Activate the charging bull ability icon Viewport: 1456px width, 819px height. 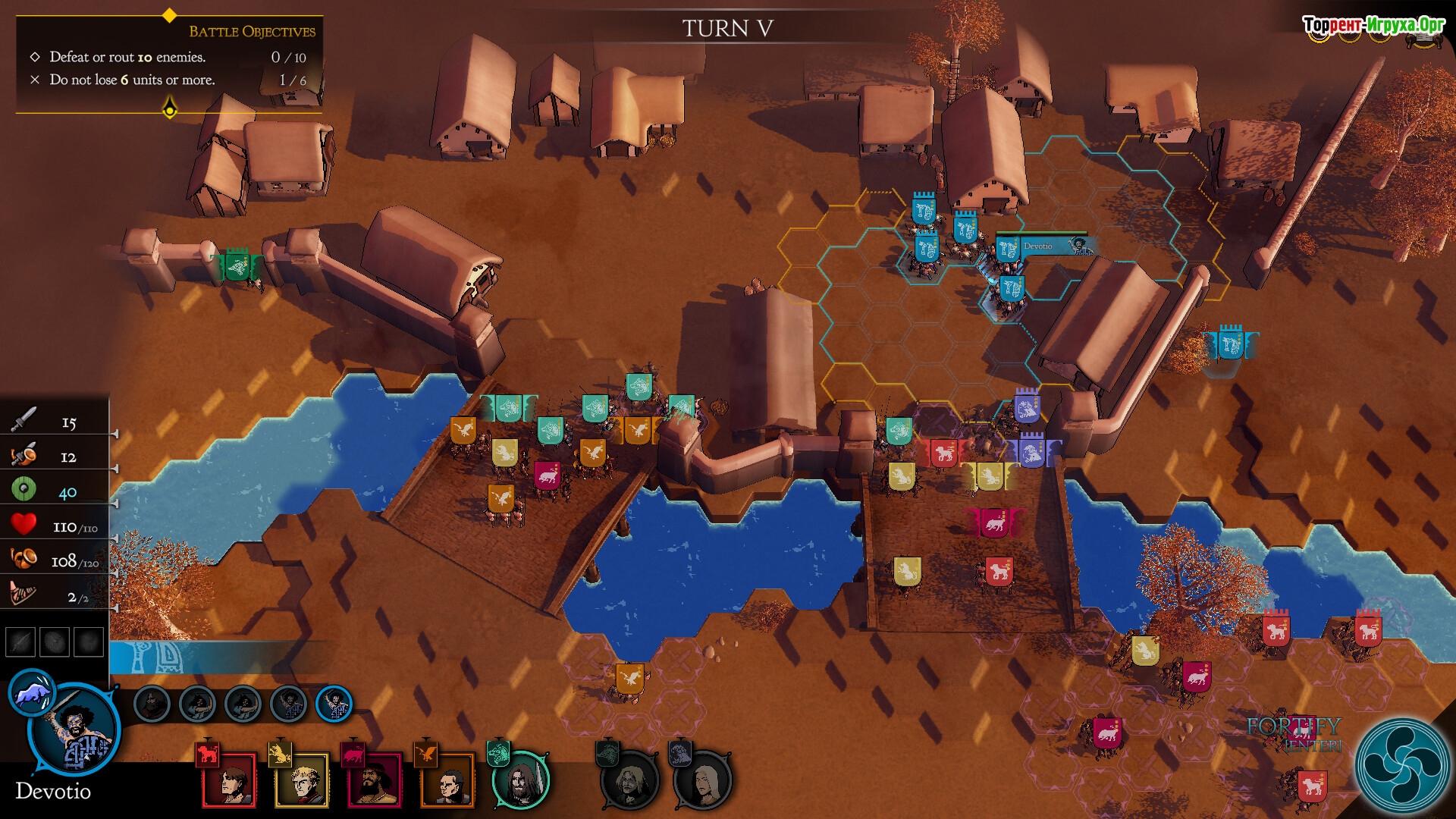click(x=31, y=692)
